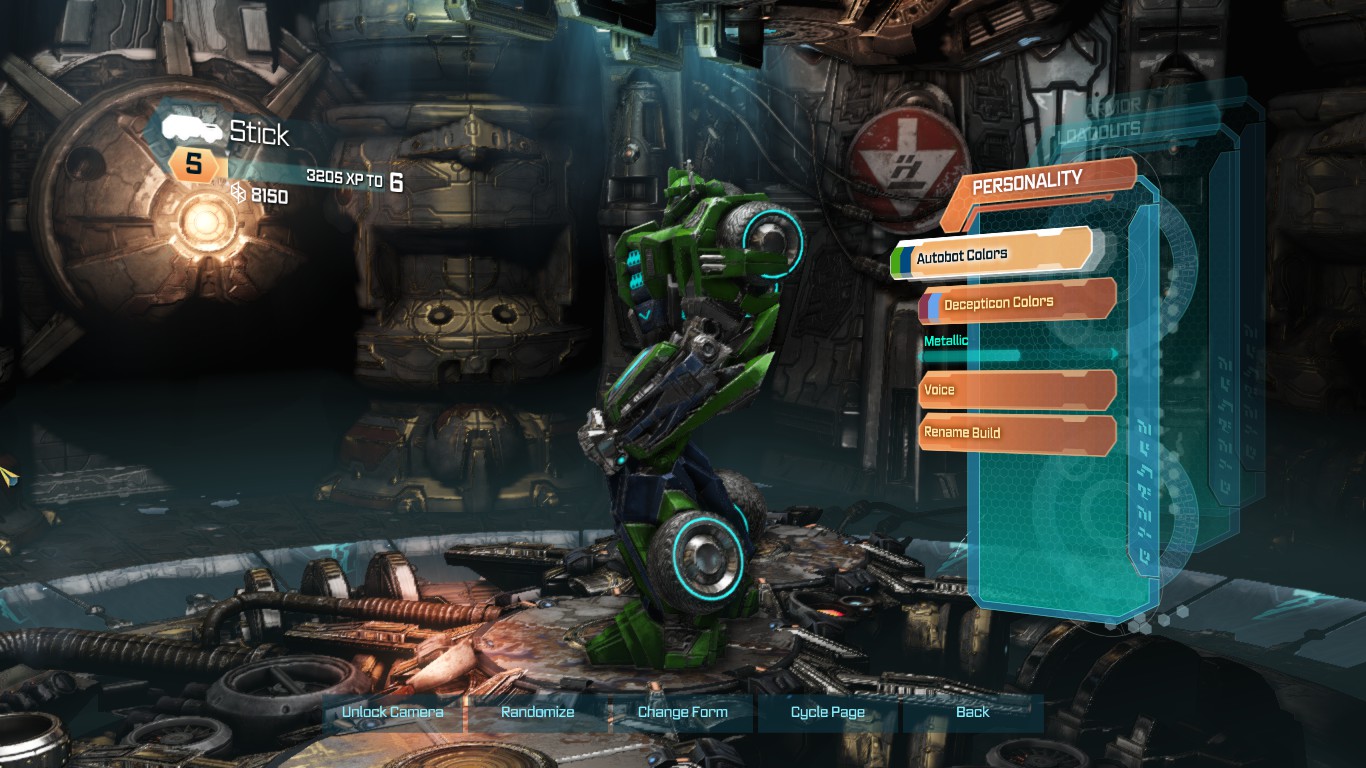Click Cycle Page button
The image size is (1366, 768).
point(827,712)
